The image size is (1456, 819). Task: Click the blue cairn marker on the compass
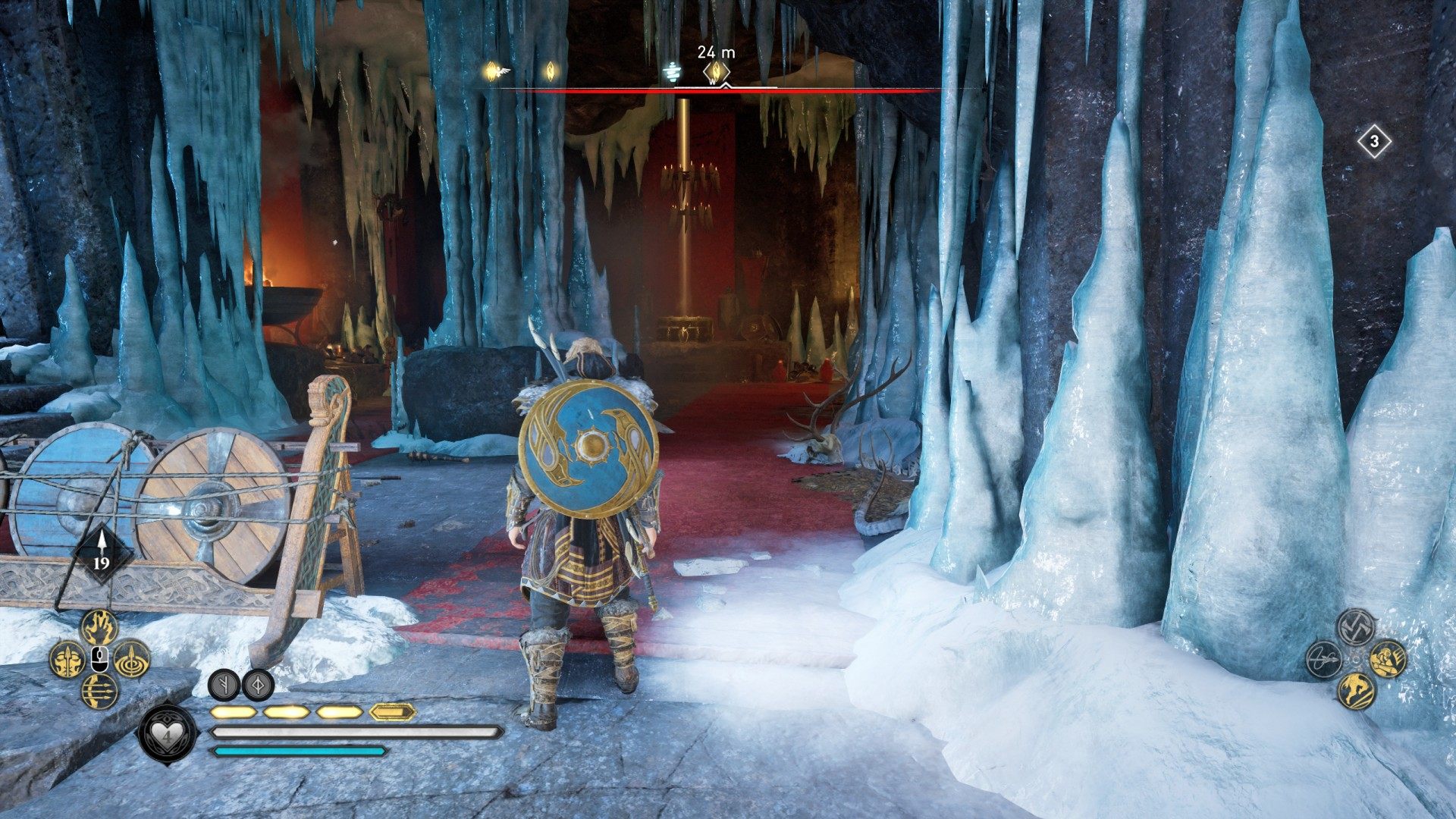click(x=670, y=72)
